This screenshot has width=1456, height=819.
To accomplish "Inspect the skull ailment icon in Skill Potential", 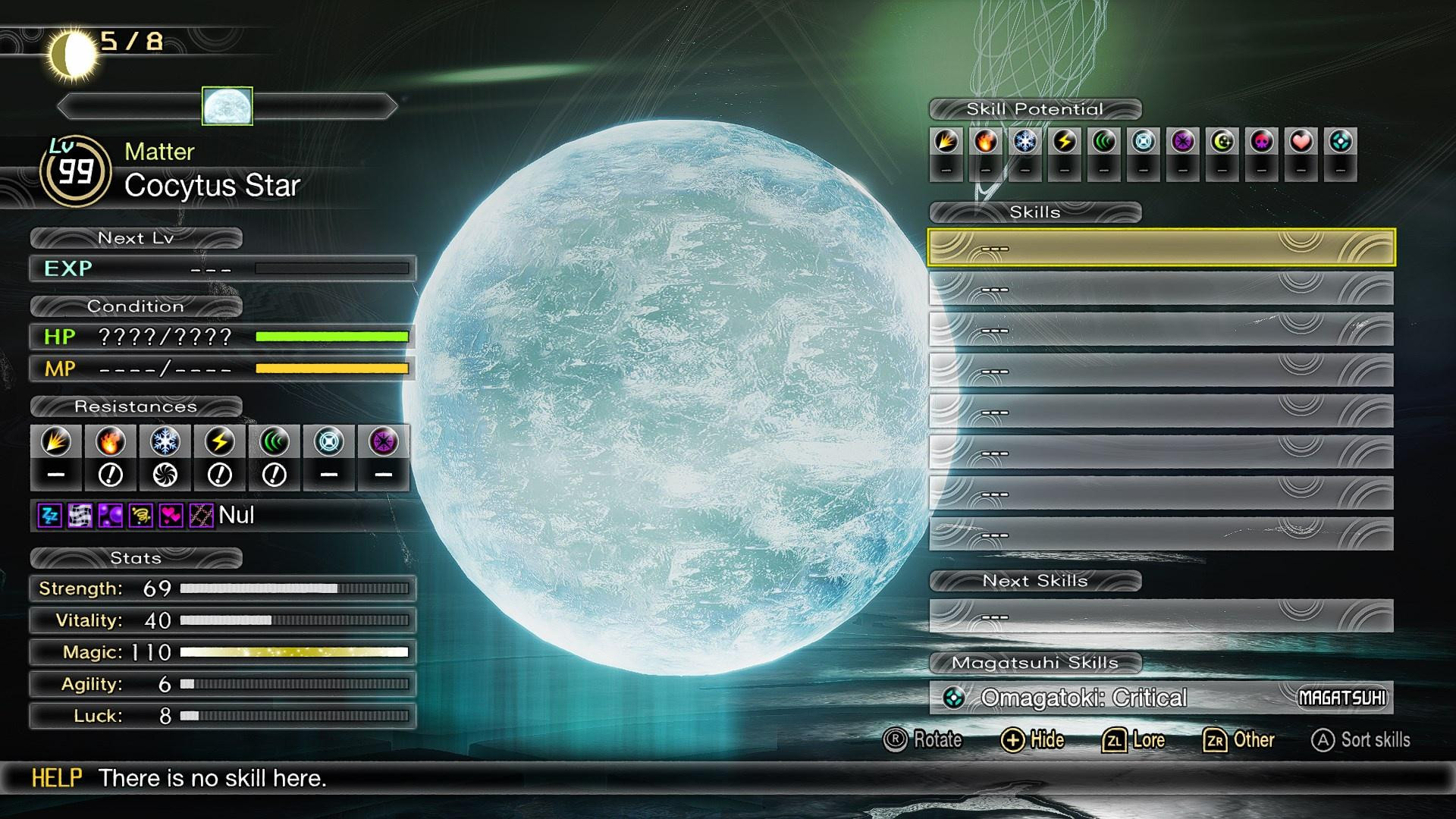I will (x=1262, y=142).
